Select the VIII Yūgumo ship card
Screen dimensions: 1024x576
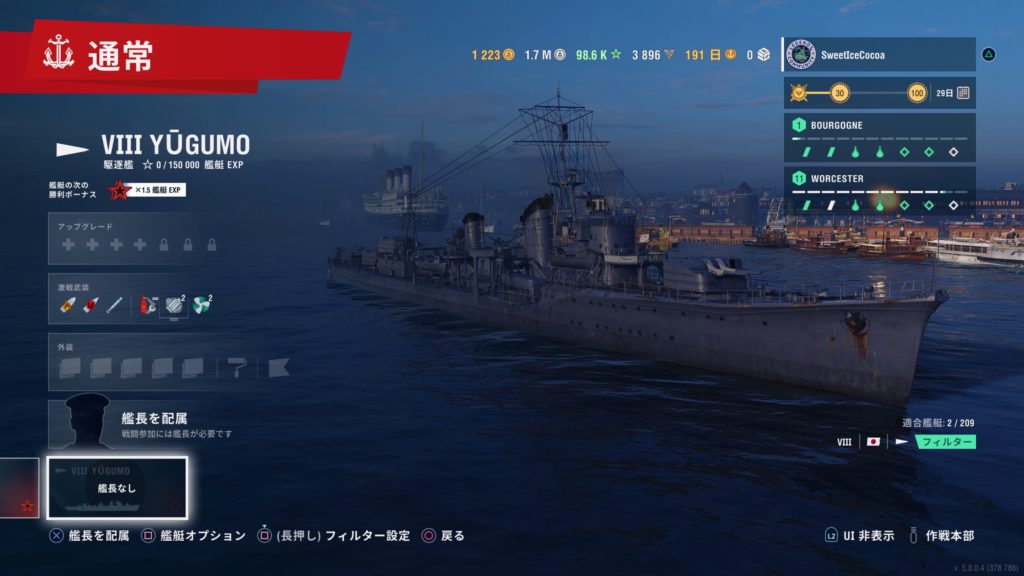pyautogui.click(x=117, y=489)
